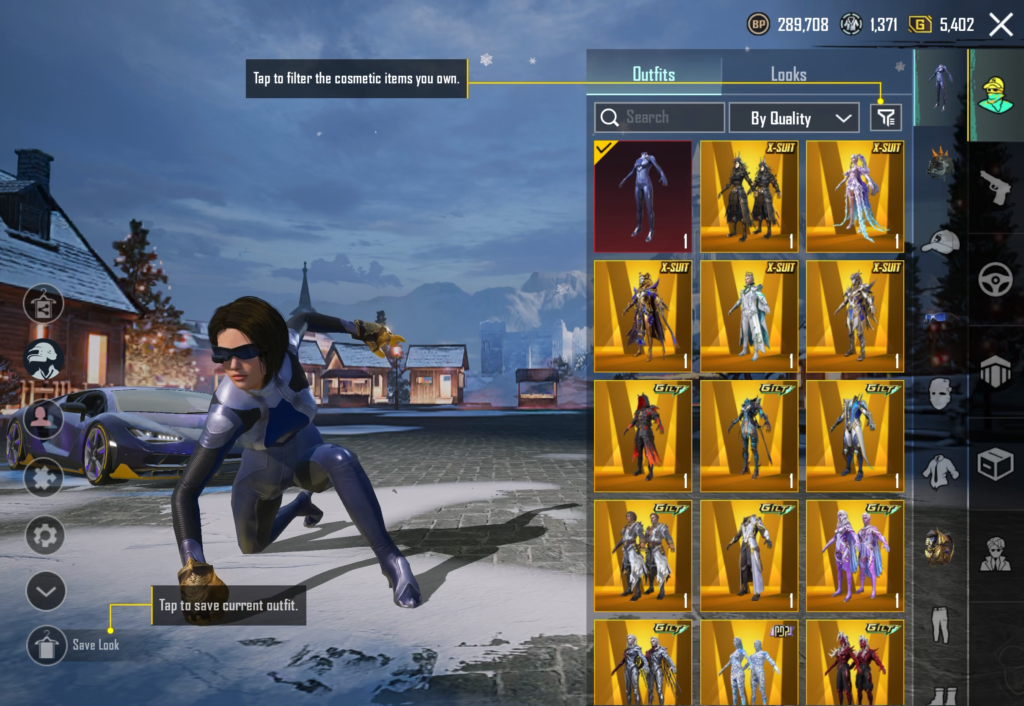The width and height of the screenshot is (1024, 706).
Task: Select the face mask subcategory
Action: point(940,394)
